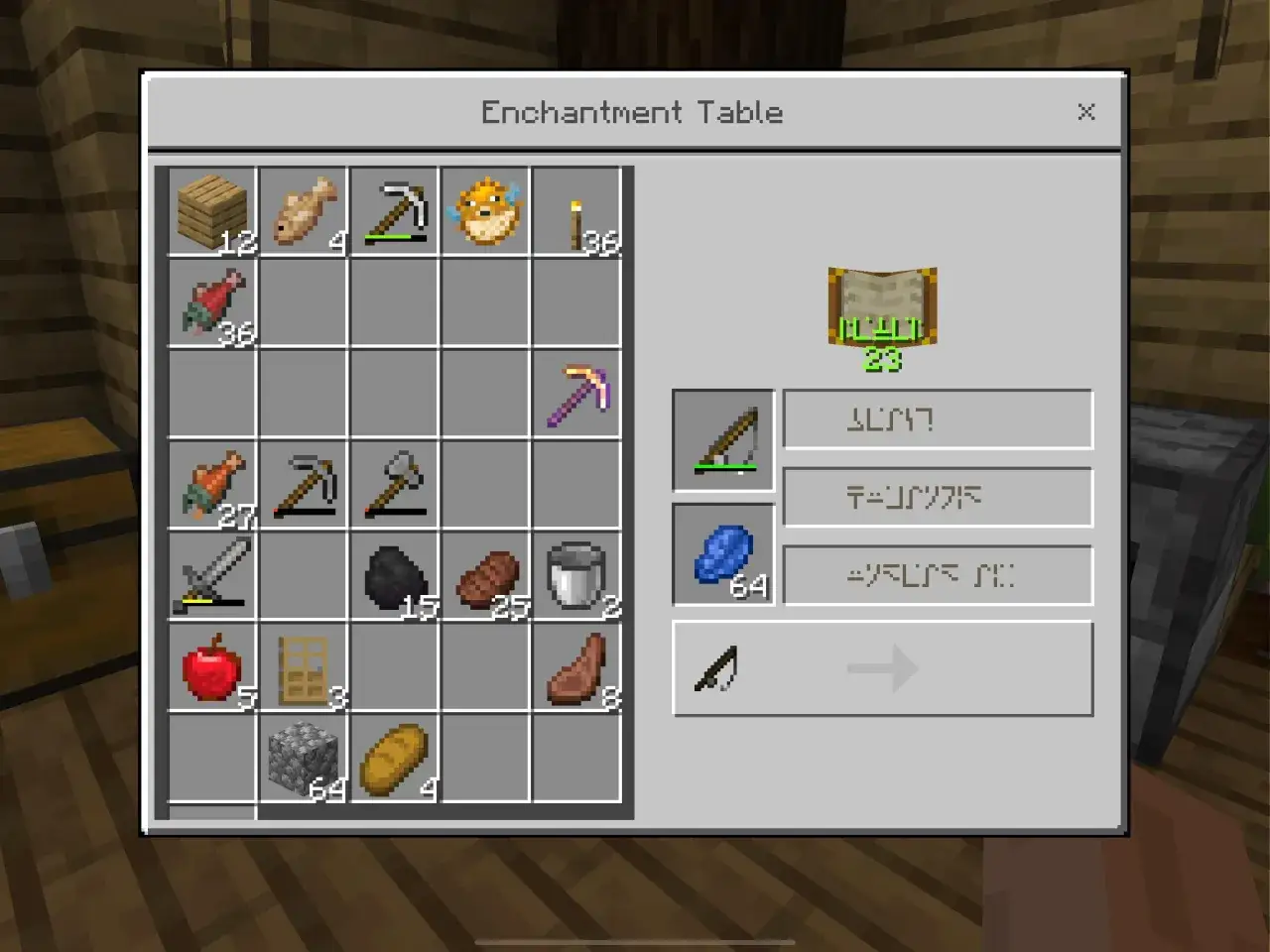This screenshot has width=1270, height=952.
Task: Choose the second enchantment option
Action: pyautogui.click(x=937, y=496)
